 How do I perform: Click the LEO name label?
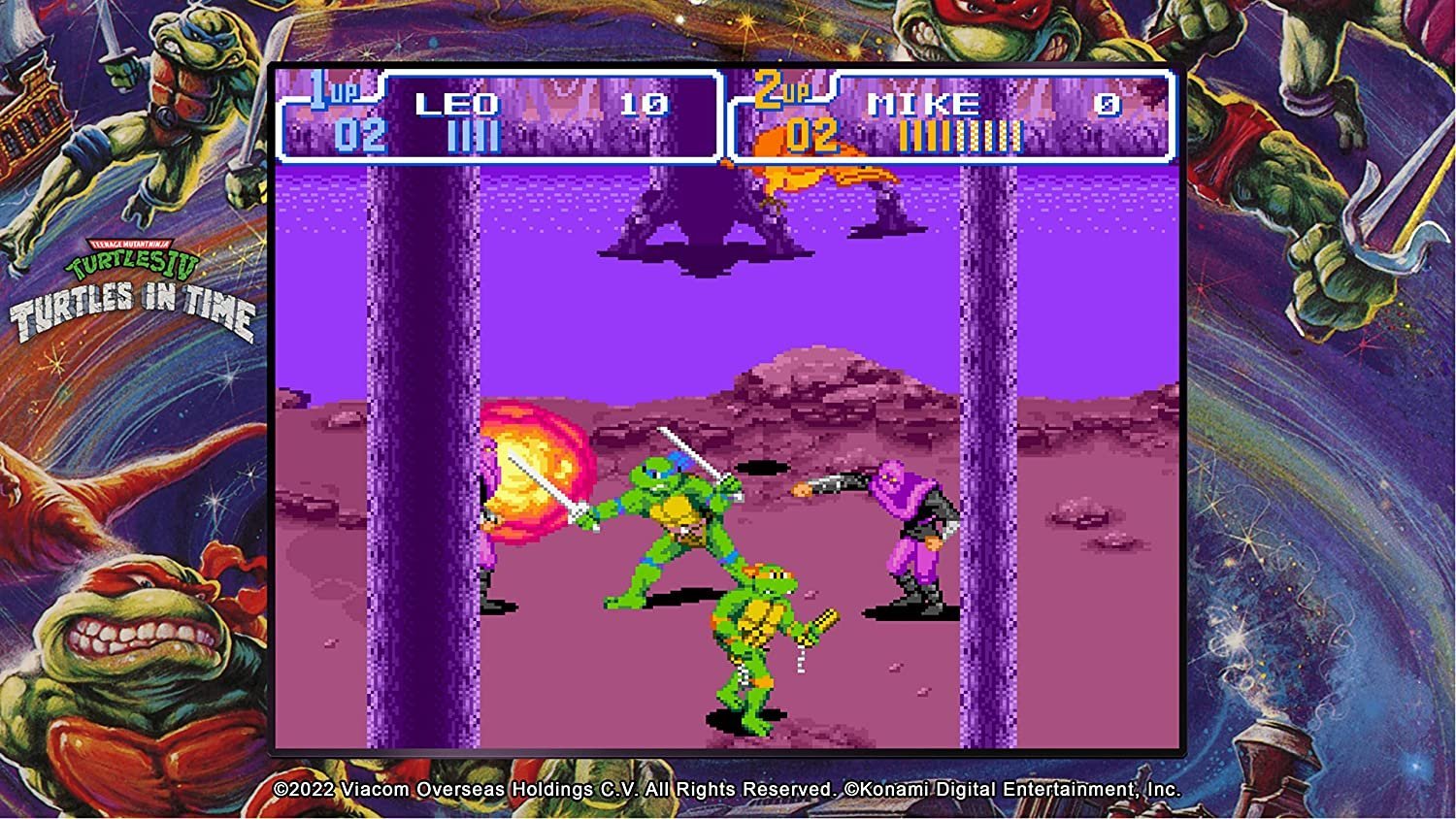pyautogui.click(x=459, y=102)
